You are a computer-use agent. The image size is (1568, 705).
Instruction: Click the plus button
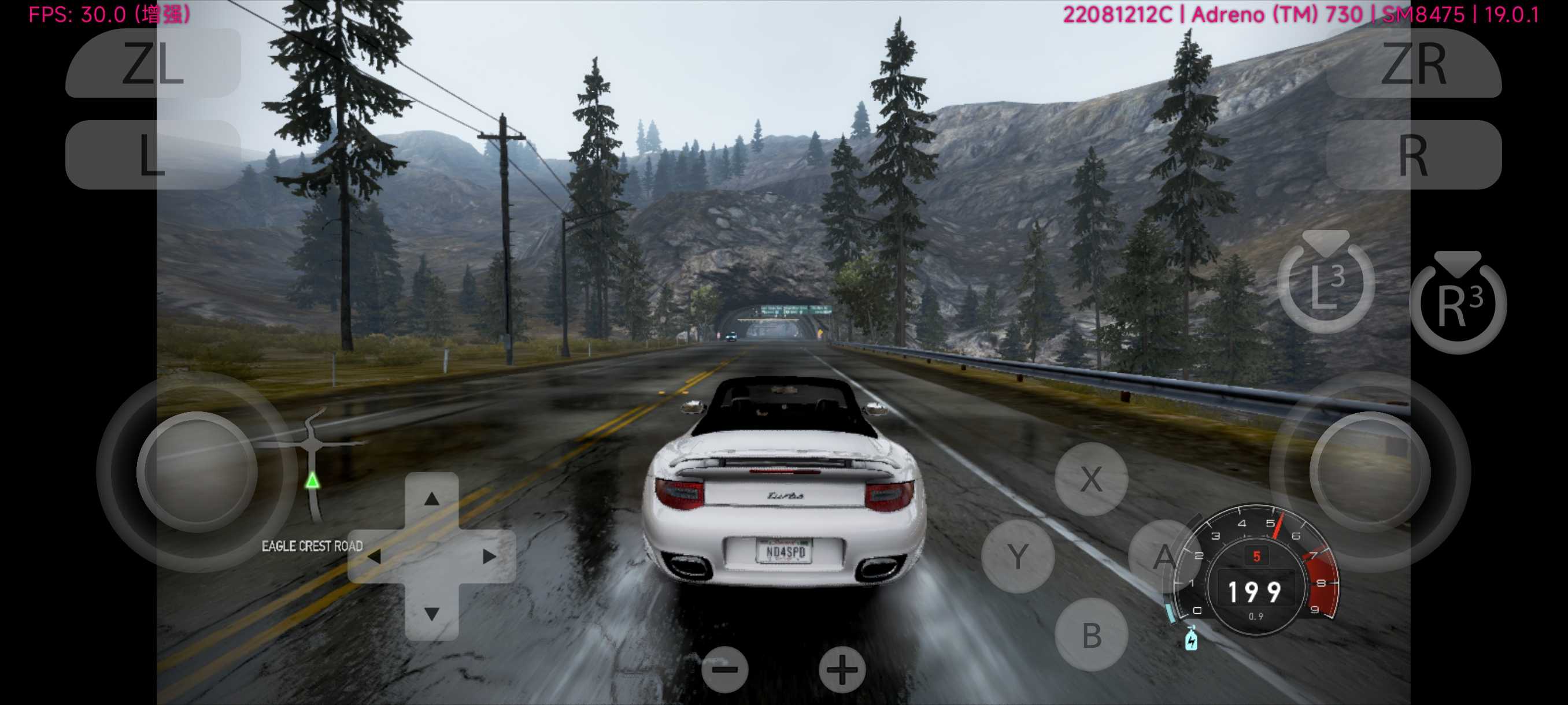coord(842,669)
